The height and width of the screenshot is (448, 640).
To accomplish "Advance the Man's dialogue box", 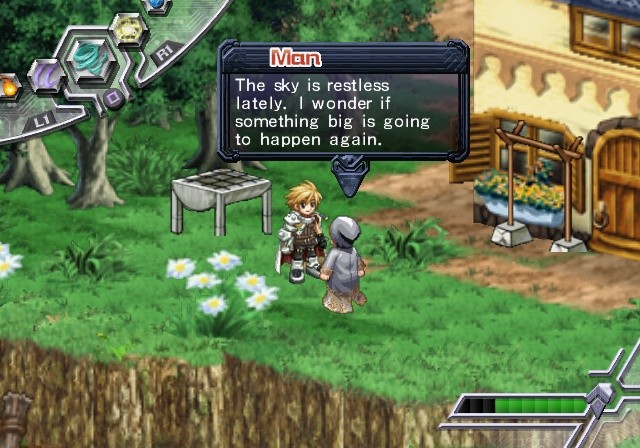I will pos(348,181).
